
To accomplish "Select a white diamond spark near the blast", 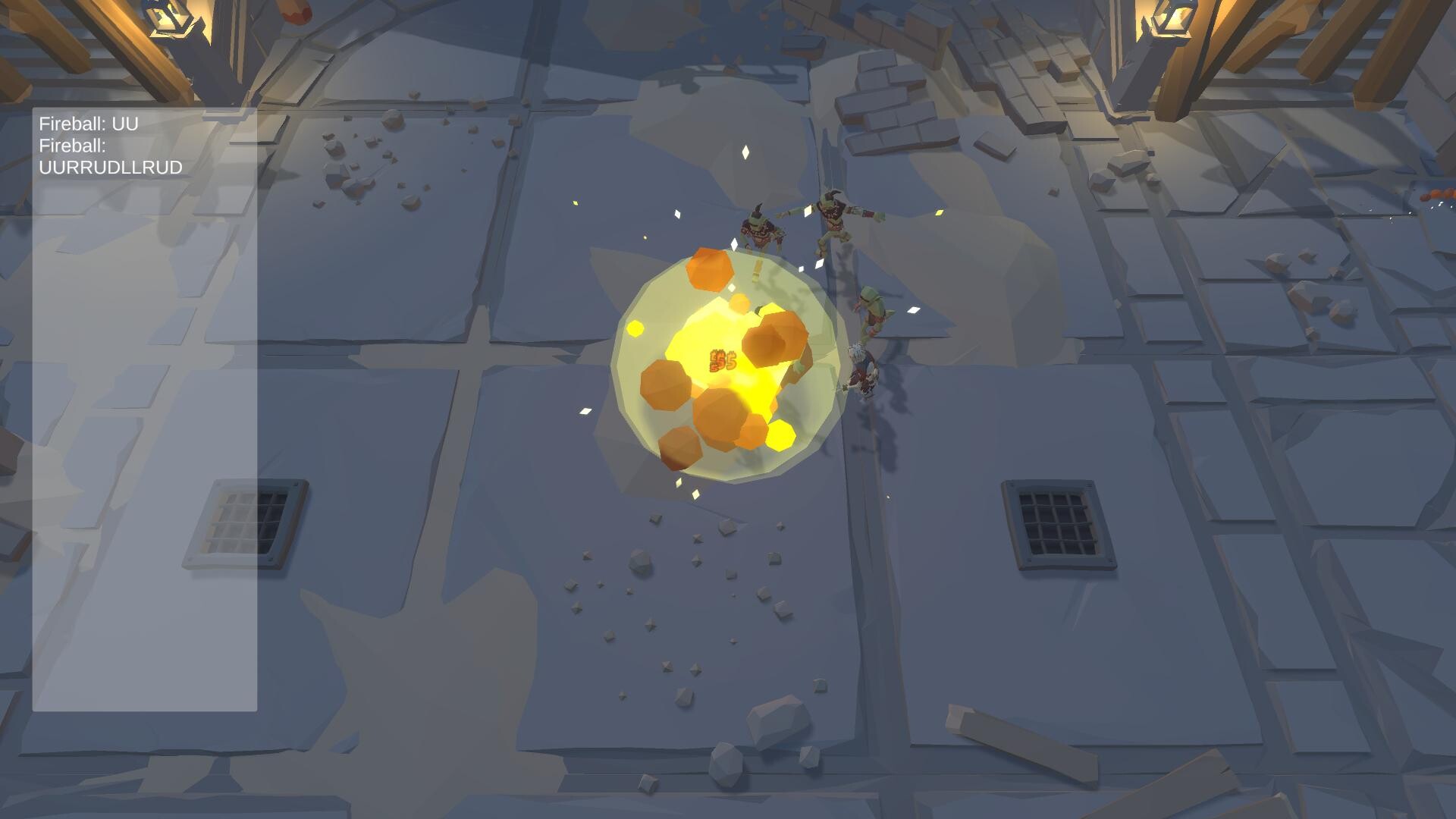I will [745, 151].
